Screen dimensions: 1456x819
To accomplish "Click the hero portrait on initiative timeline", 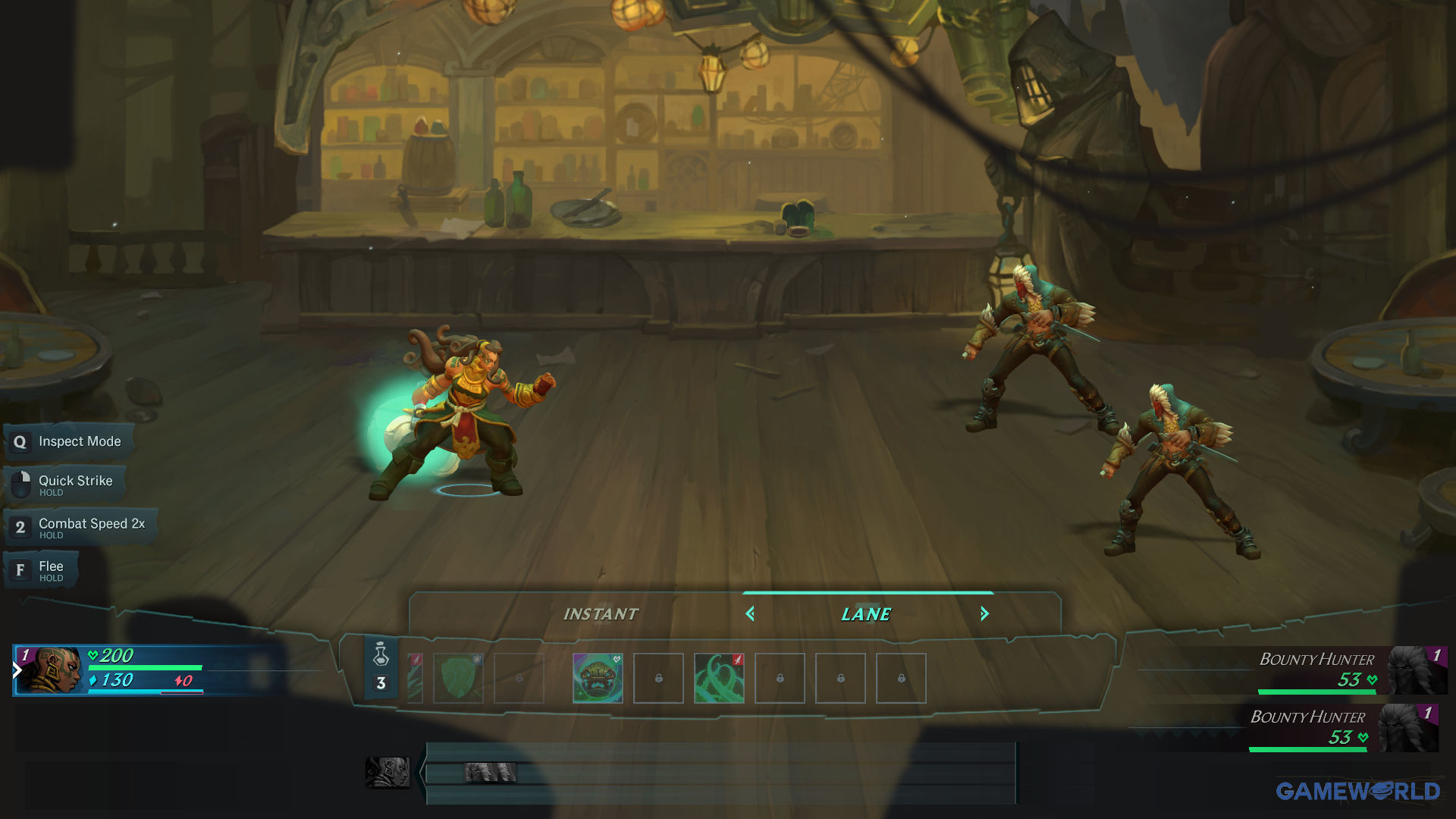I will pos(388,772).
